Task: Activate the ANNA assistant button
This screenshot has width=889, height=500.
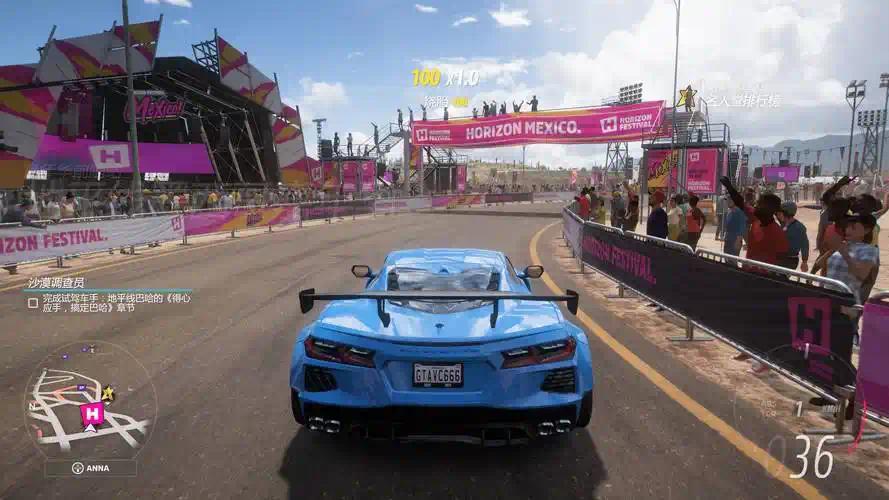Action: point(90,468)
